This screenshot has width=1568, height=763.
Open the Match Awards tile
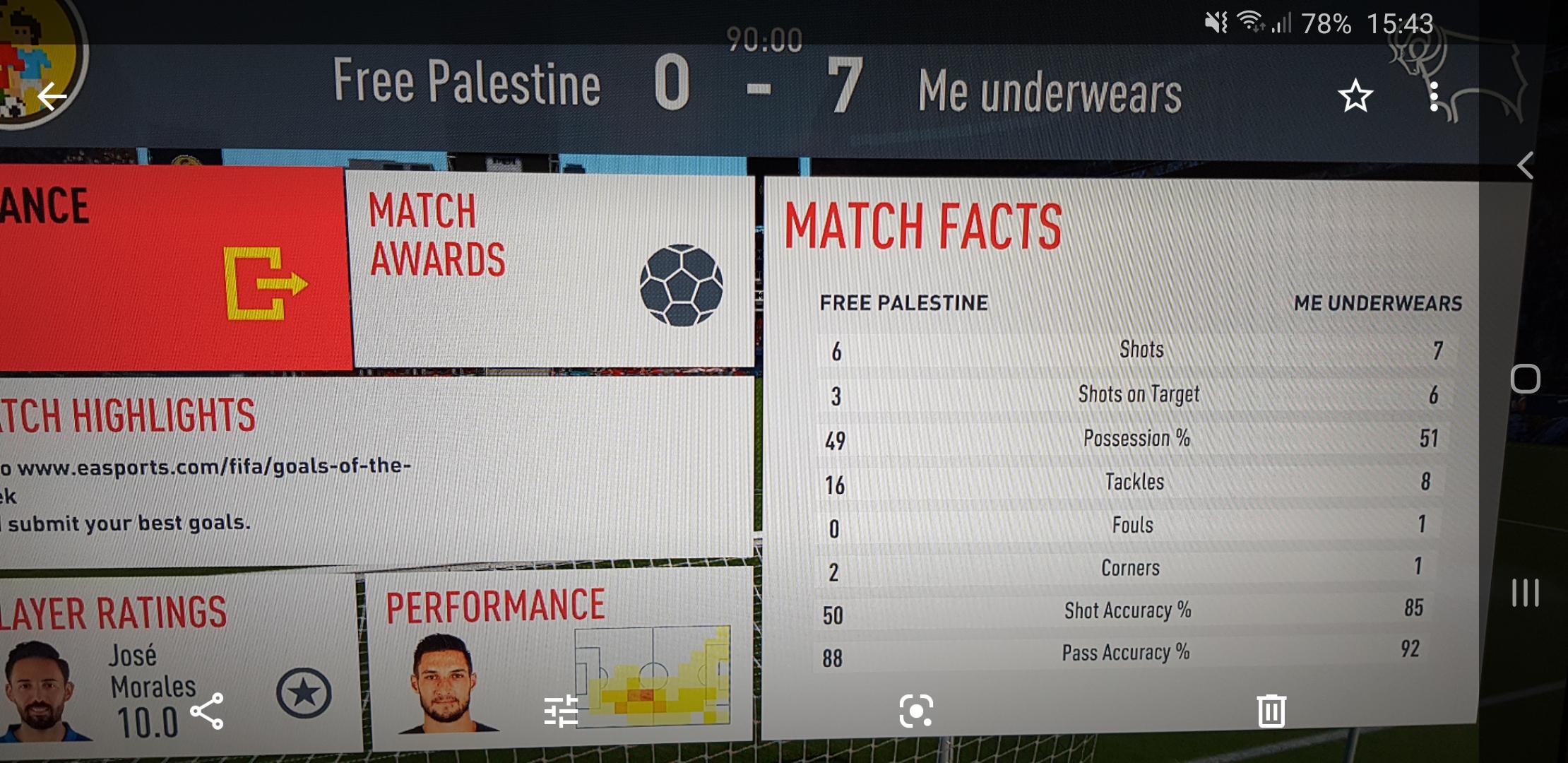(x=551, y=270)
